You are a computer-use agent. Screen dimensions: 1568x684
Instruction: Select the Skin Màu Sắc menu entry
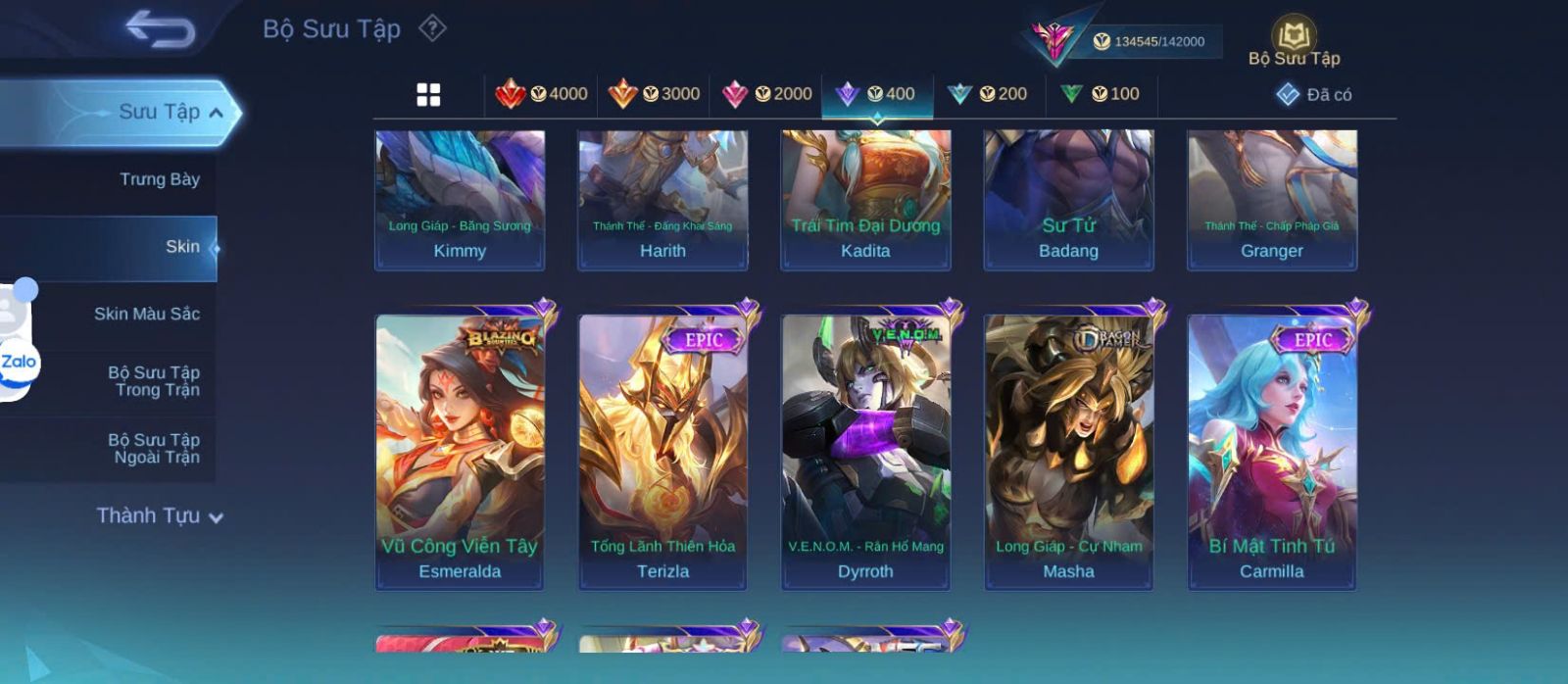tap(147, 314)
